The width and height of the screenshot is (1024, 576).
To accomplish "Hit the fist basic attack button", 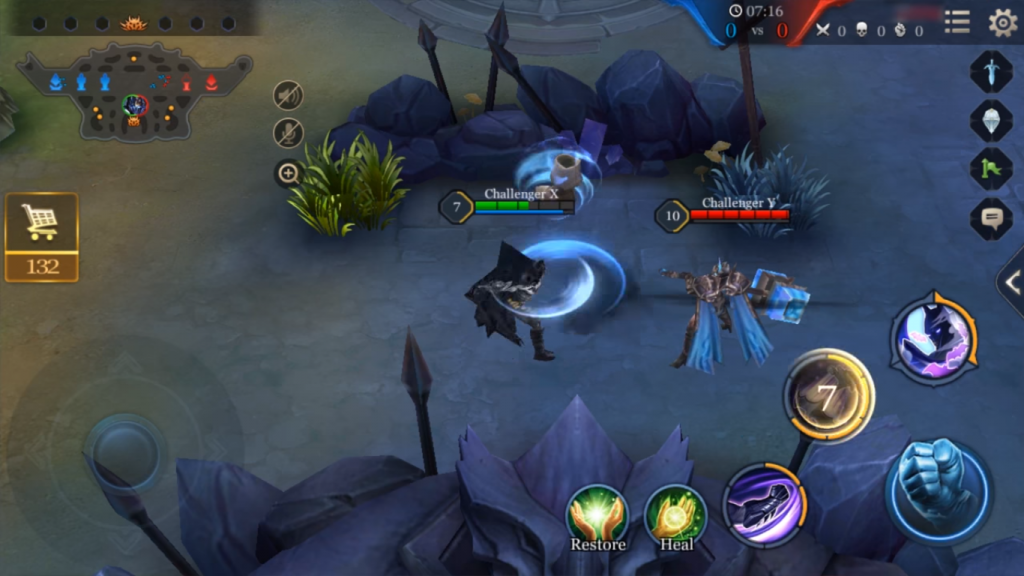I will 937,489.
